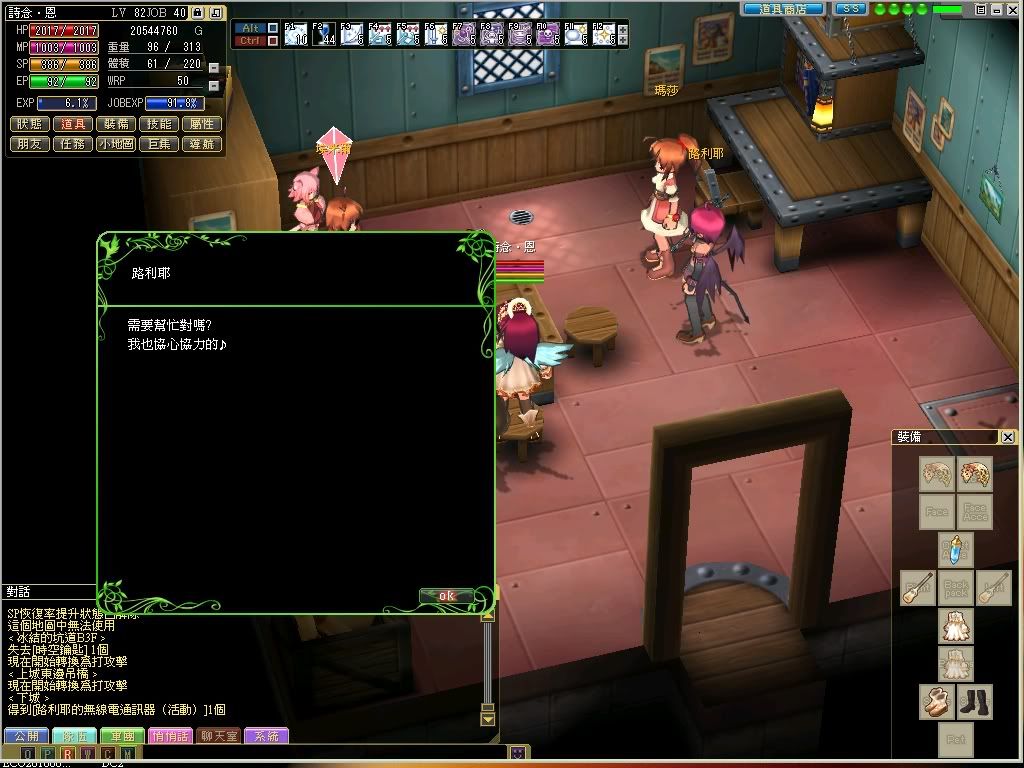Image resolution: width=1024 pixels, height=768 pixels.
Task: Click the SS screenshot button
Action: (850, 9)
